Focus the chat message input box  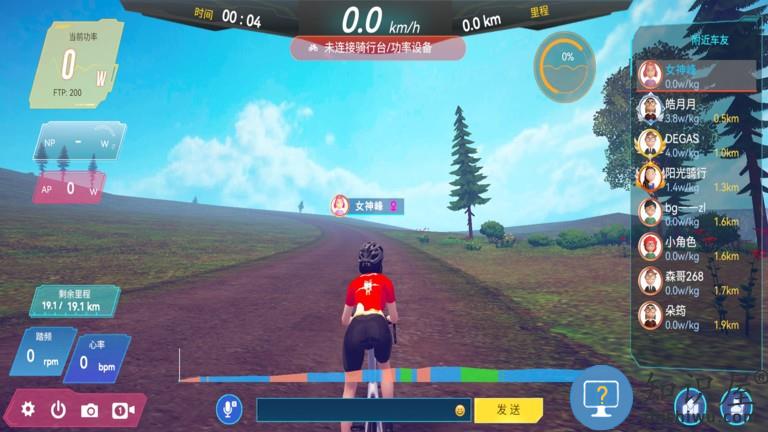355,410
